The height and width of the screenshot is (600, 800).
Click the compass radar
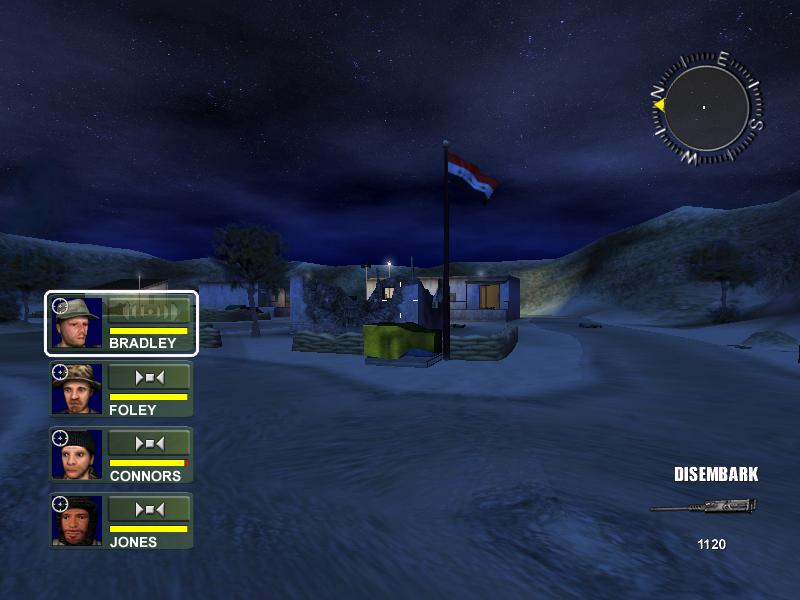(706, 107)
